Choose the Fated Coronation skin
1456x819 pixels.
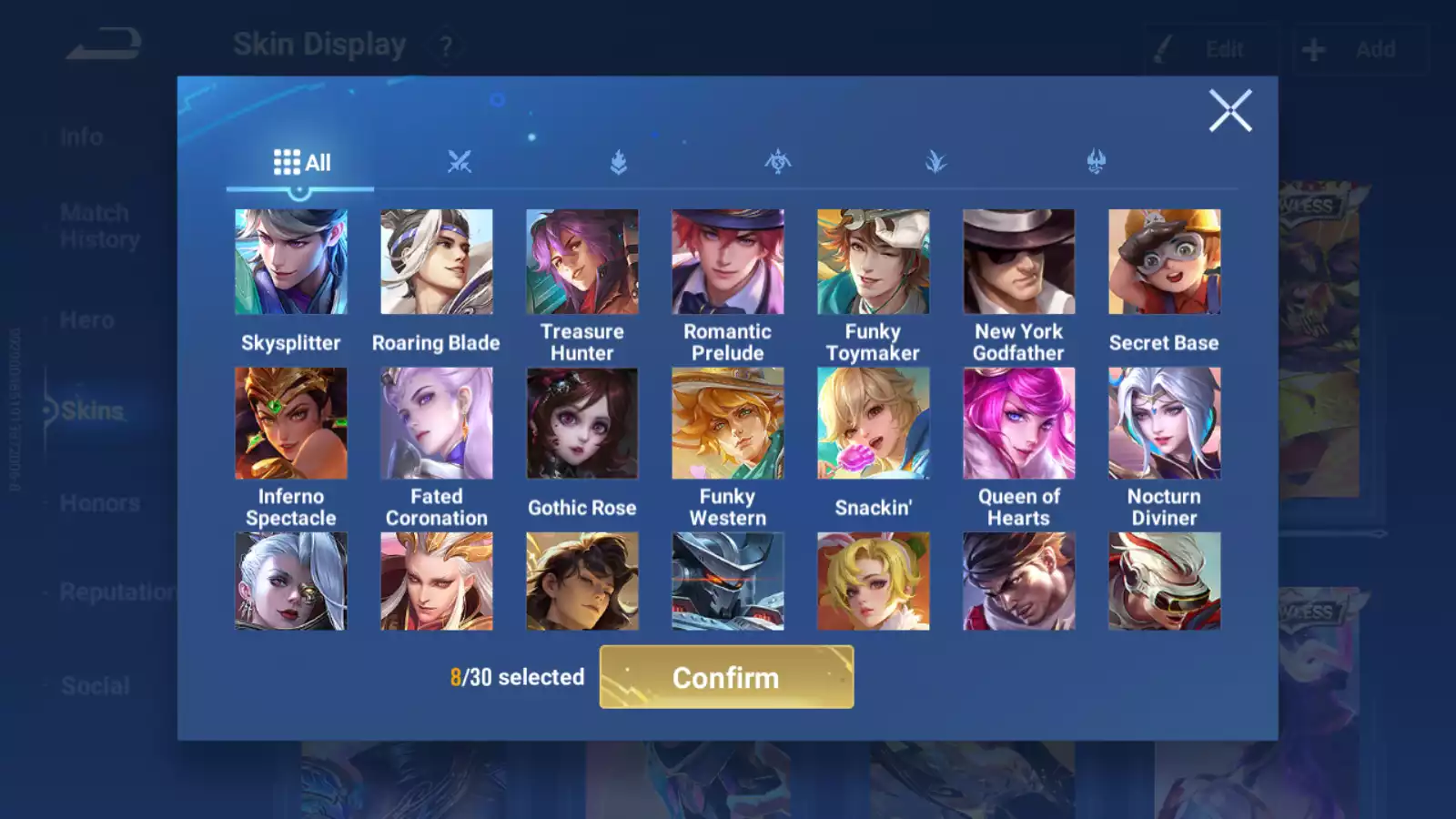point(437,423)
